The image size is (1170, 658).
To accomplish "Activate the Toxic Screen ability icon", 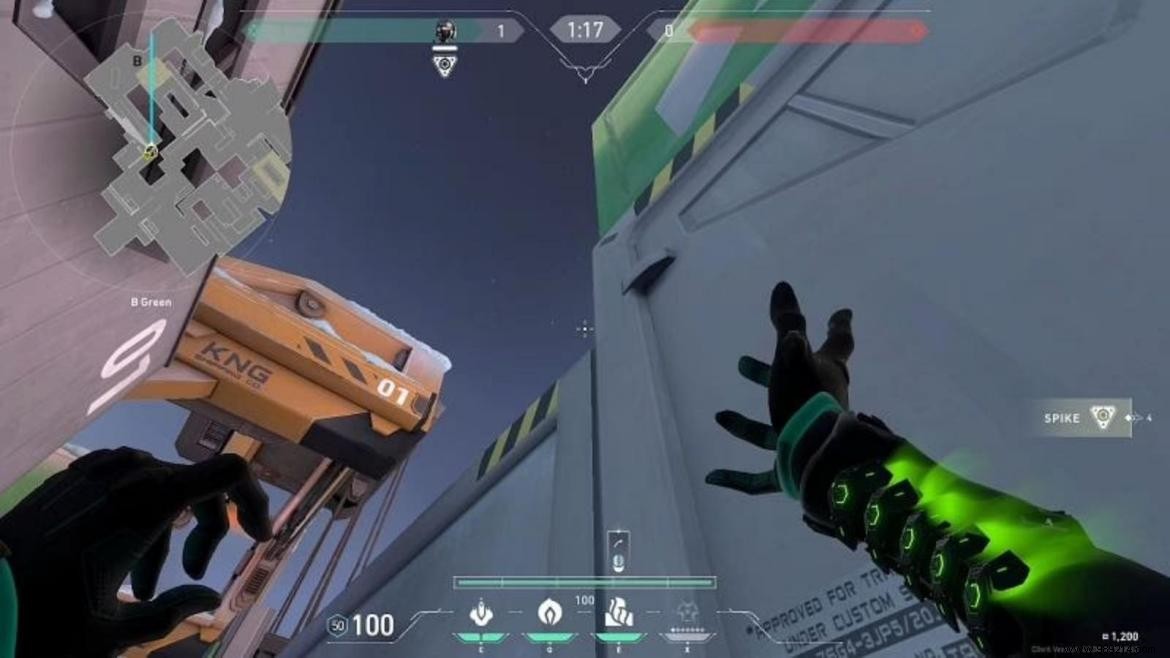I will tap(617, 612).
